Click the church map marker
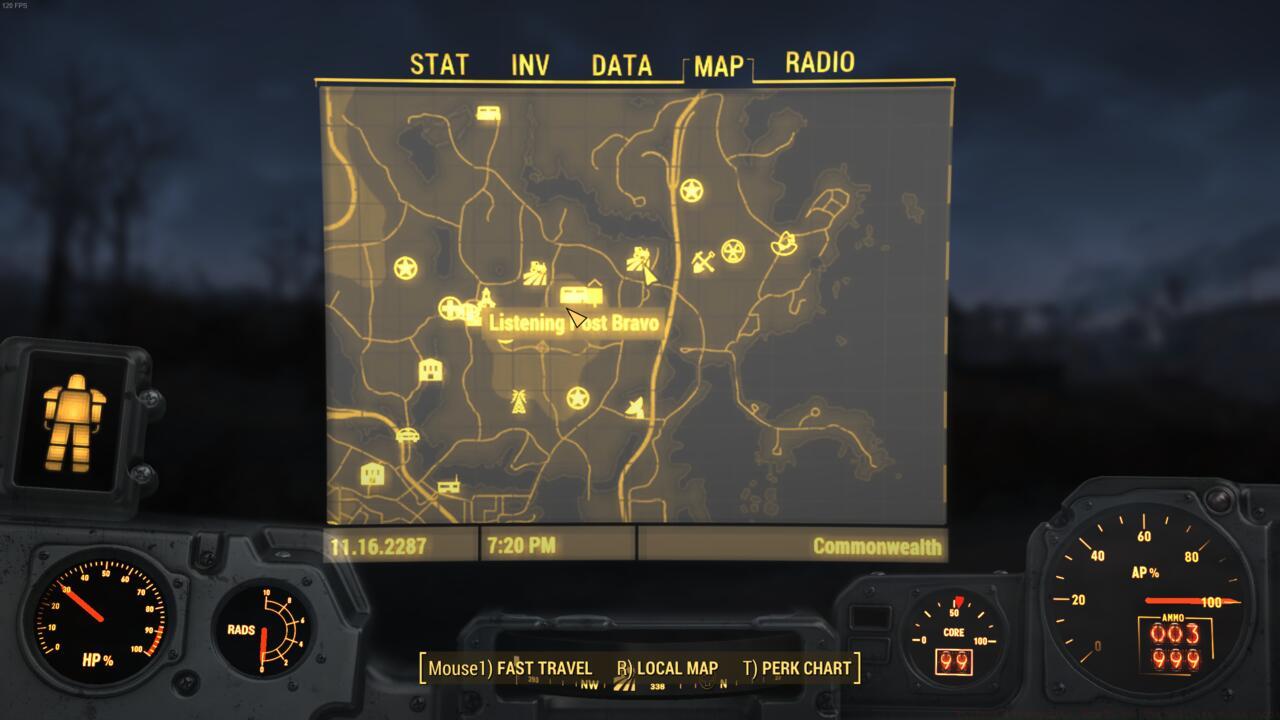The height and width of the screenshot is (720, 1280). click(x=486, y=300)
